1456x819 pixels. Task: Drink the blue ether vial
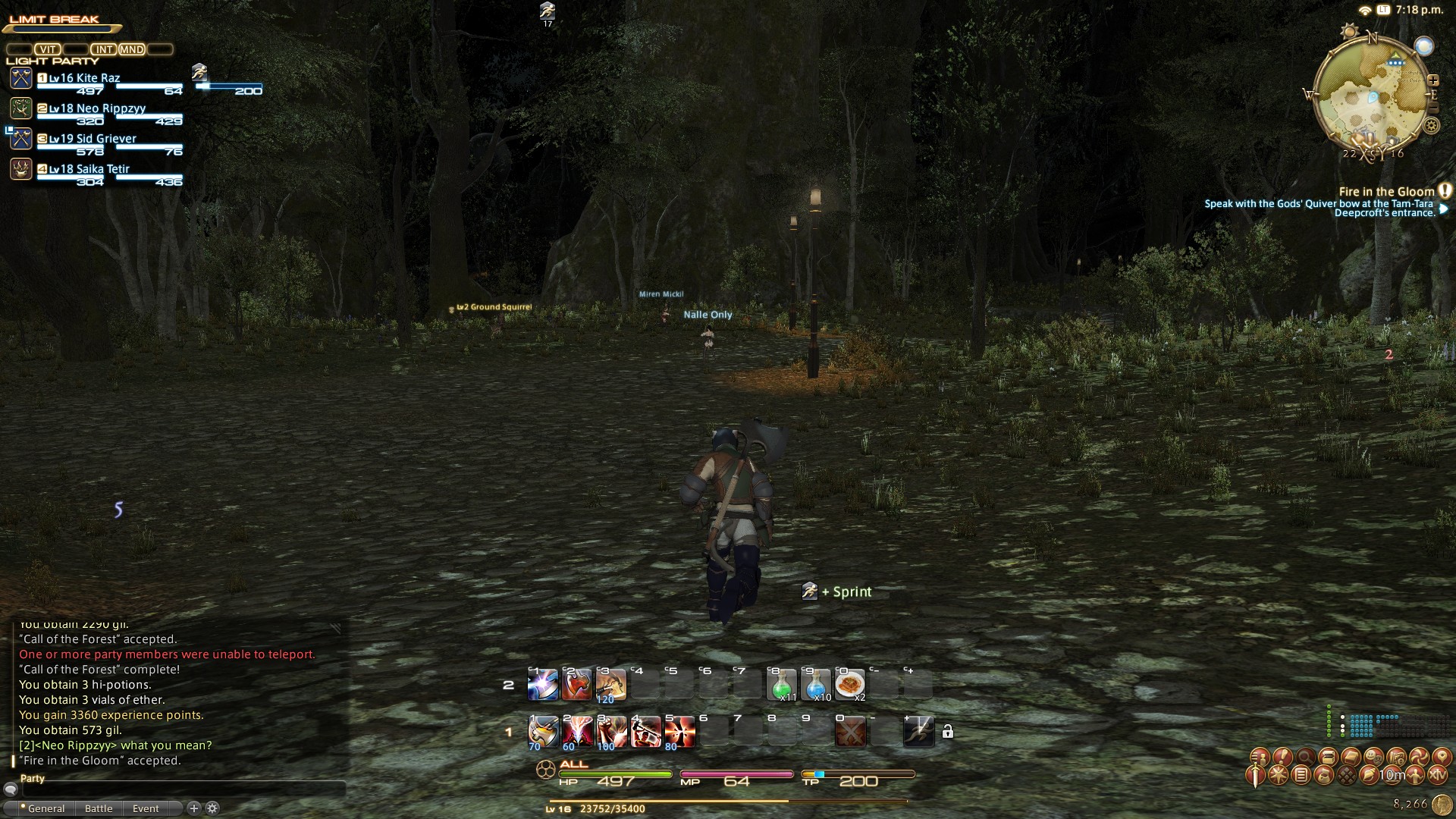click(x=816, y=686)
